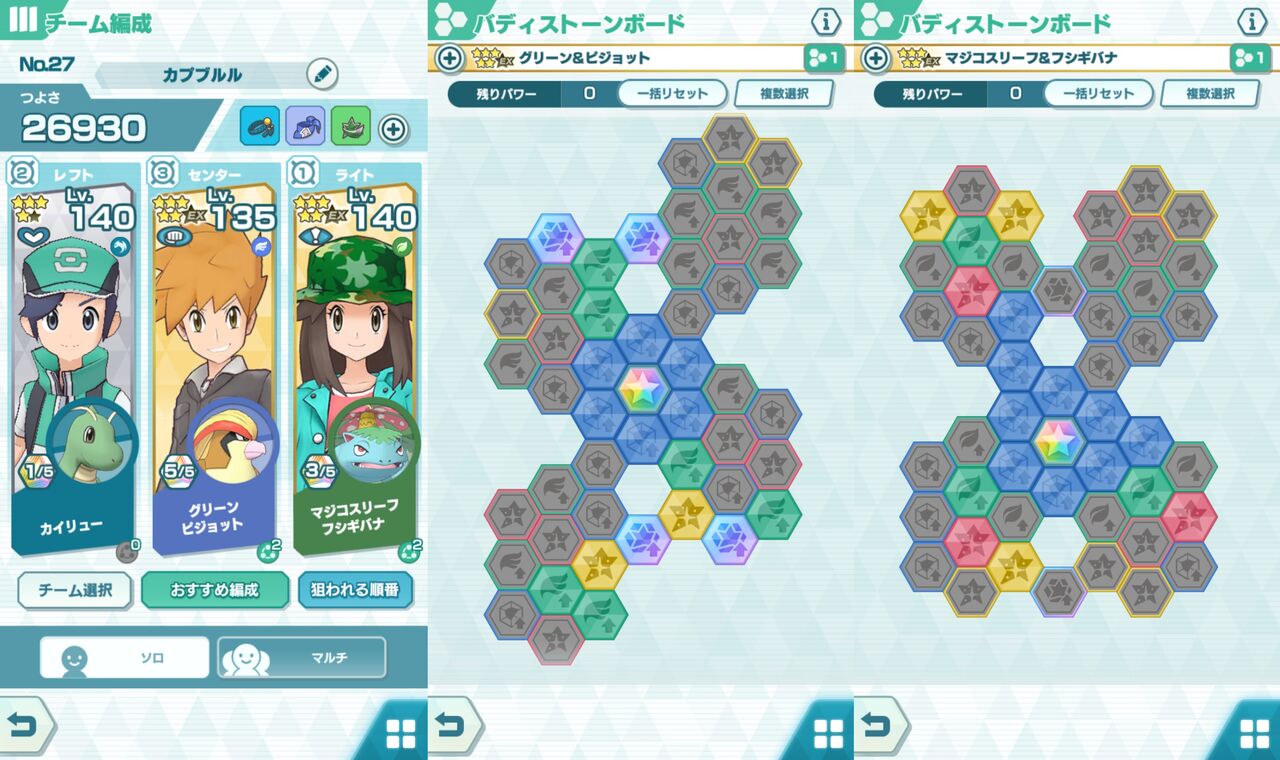The height and width of the screenshot is (760, 1280).
Task: Open the pencil icon to rename team Kabburu
Action: click(x=320, y=75)
